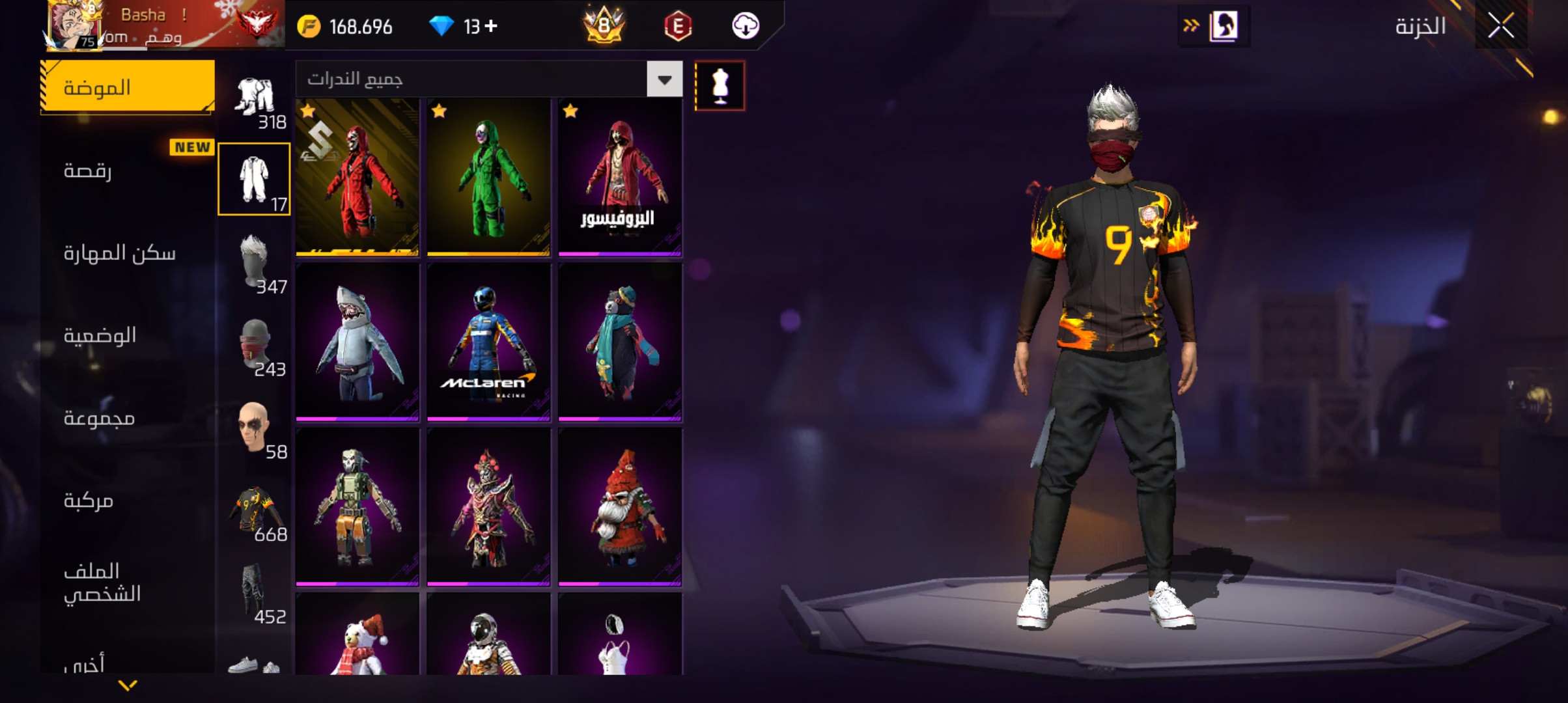Screen dimensions: 1568x703
Task: Open the cloud download icon
Action: 745,26
